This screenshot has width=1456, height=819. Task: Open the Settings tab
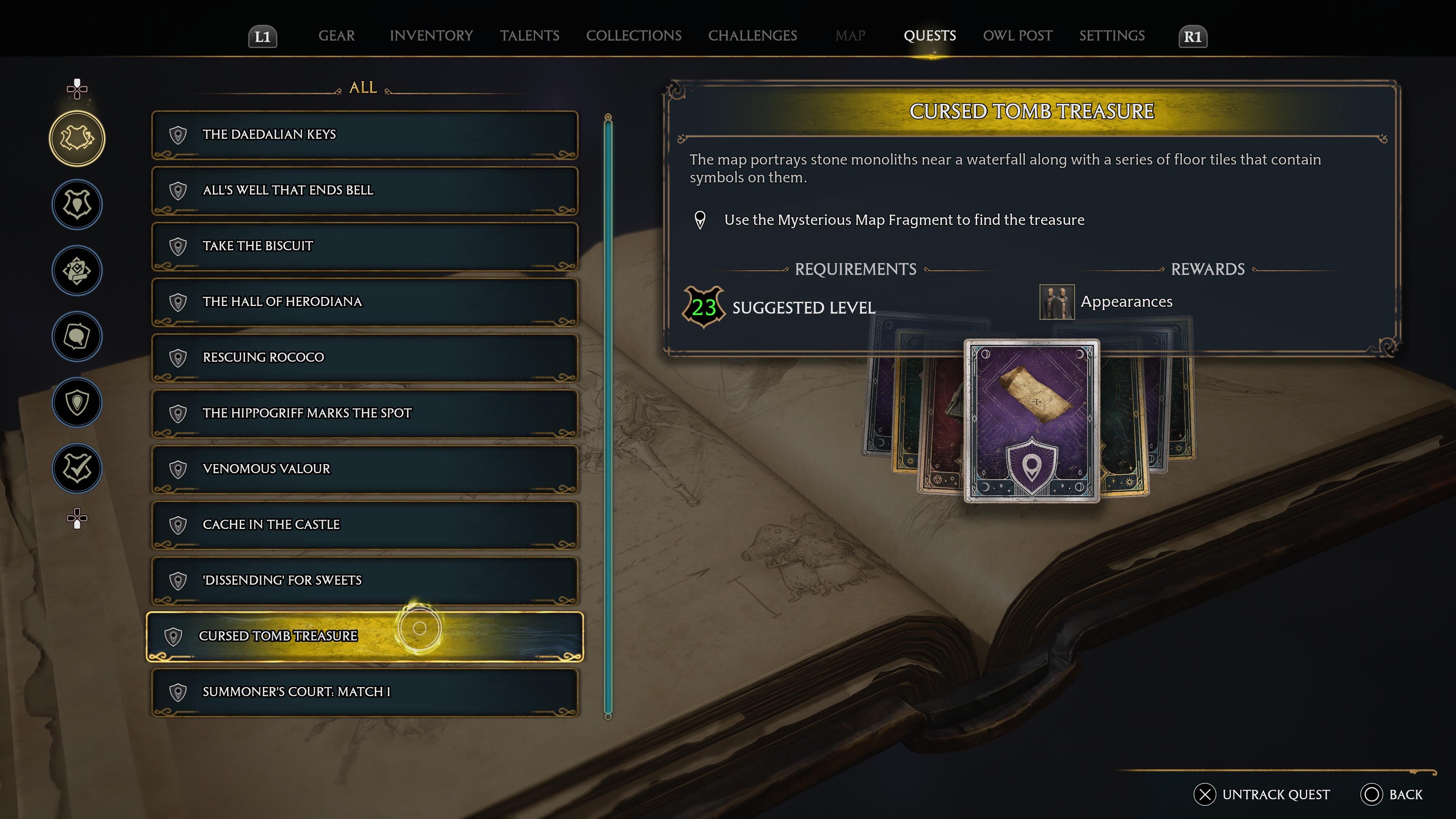(x=1112, y=36)
